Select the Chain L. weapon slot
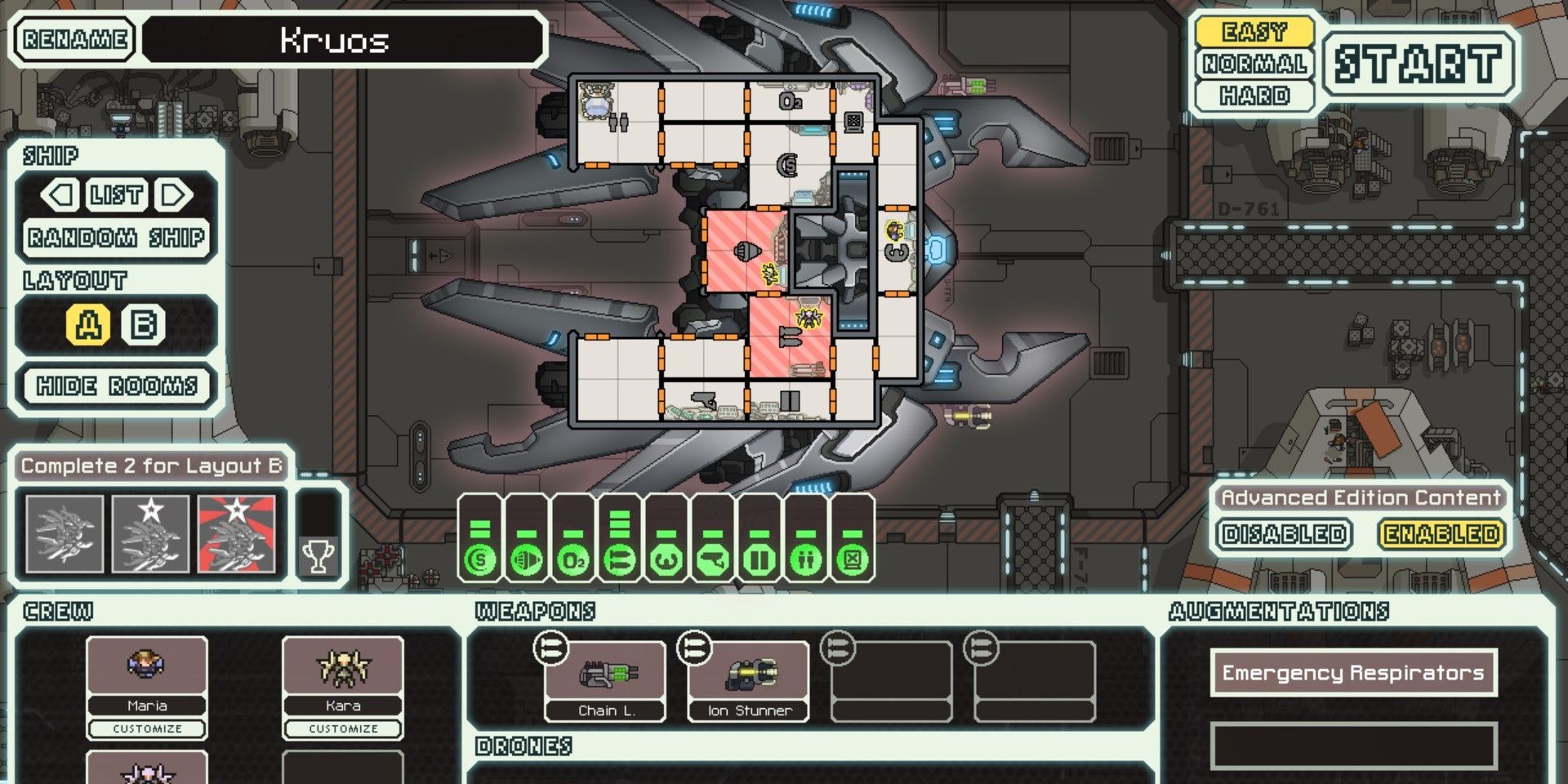Viewport: 1568px width, 784px height. [605, 681]
